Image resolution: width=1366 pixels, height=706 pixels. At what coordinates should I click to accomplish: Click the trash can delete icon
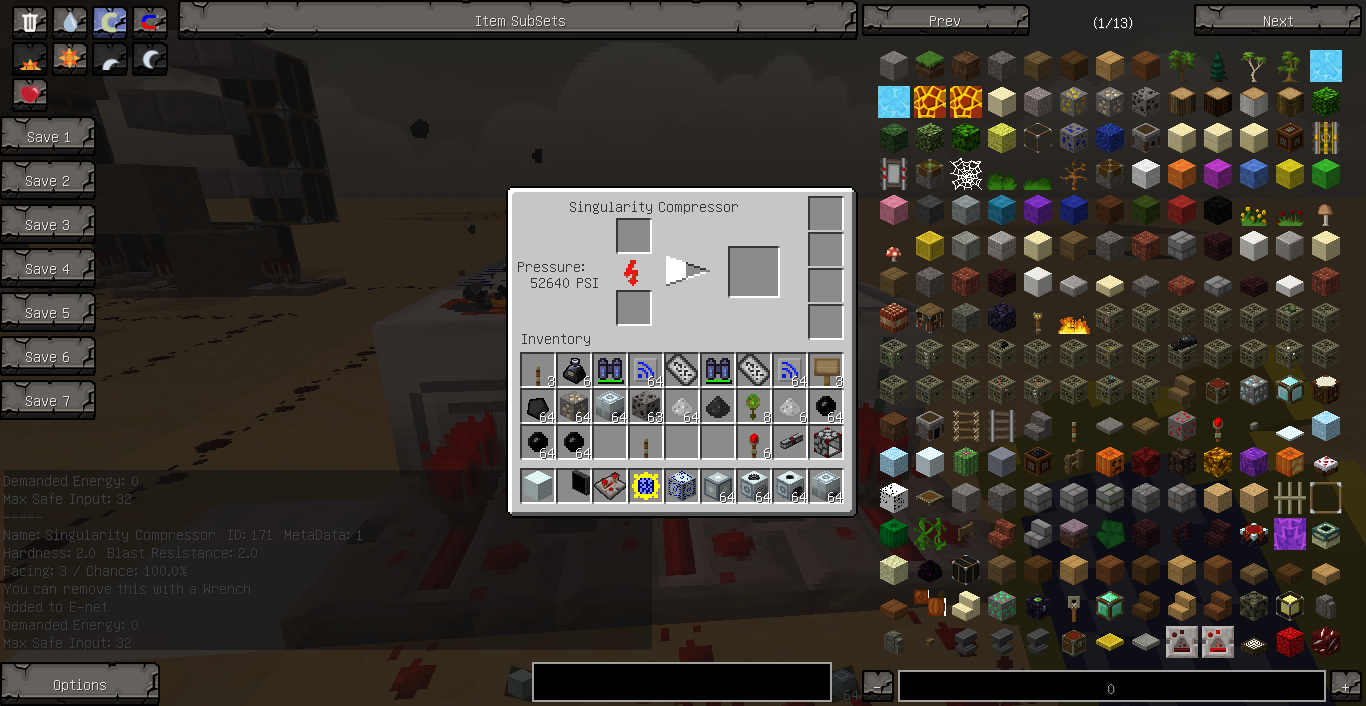pos(30,22)
